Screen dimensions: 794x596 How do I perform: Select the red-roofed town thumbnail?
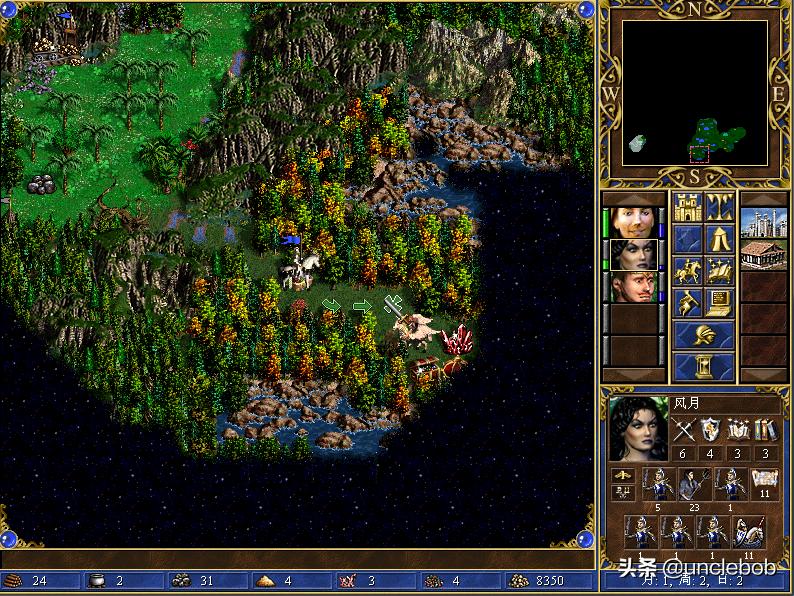764,253
